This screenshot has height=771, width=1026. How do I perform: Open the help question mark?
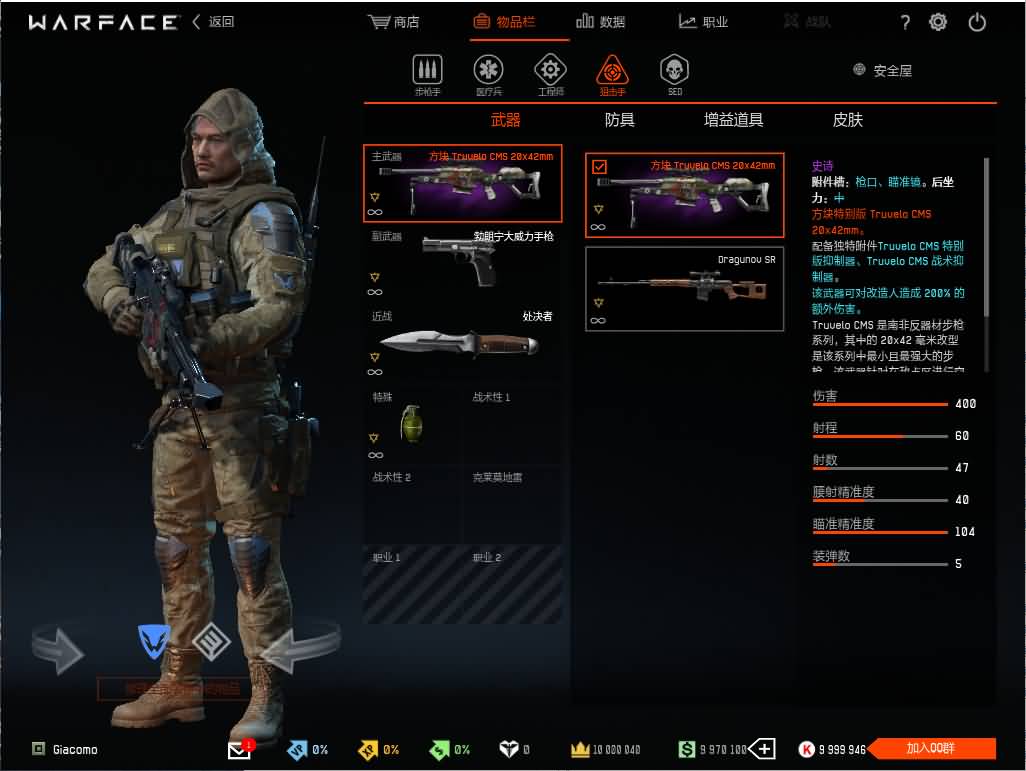(905, 22)
